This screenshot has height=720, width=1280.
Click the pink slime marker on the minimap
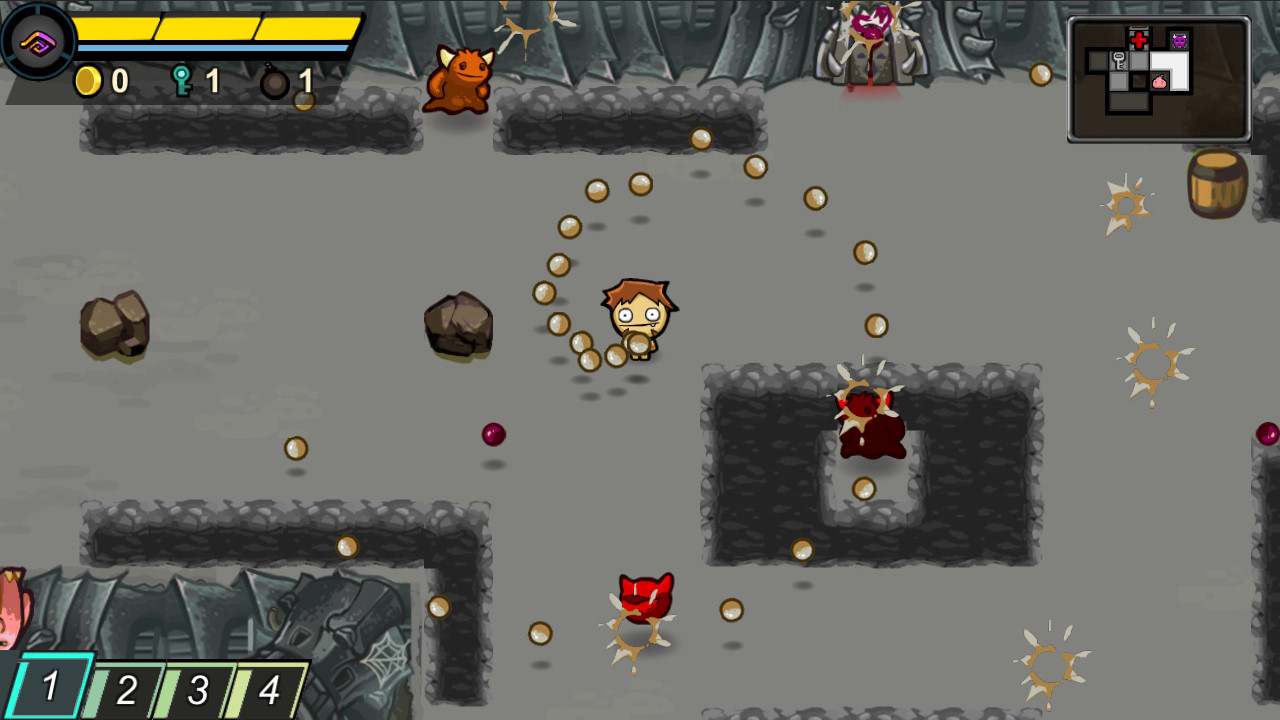coord(1159,82)
